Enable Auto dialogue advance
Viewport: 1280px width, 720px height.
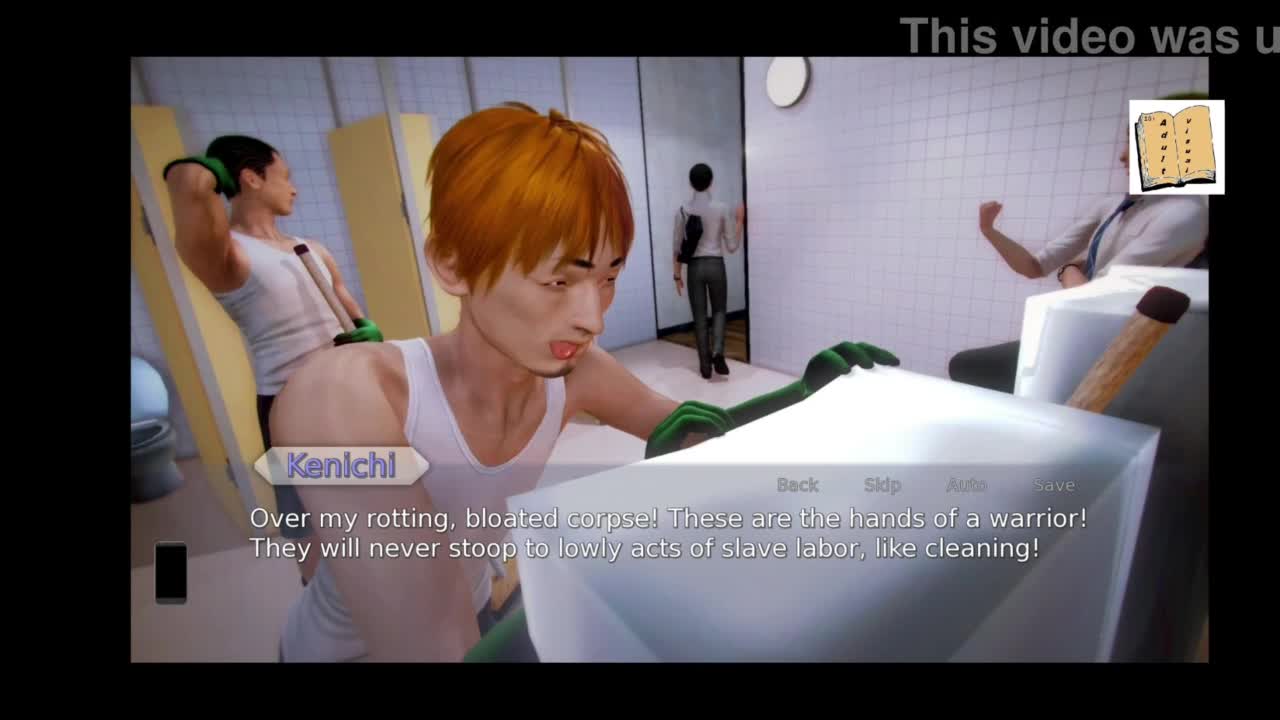966,485
